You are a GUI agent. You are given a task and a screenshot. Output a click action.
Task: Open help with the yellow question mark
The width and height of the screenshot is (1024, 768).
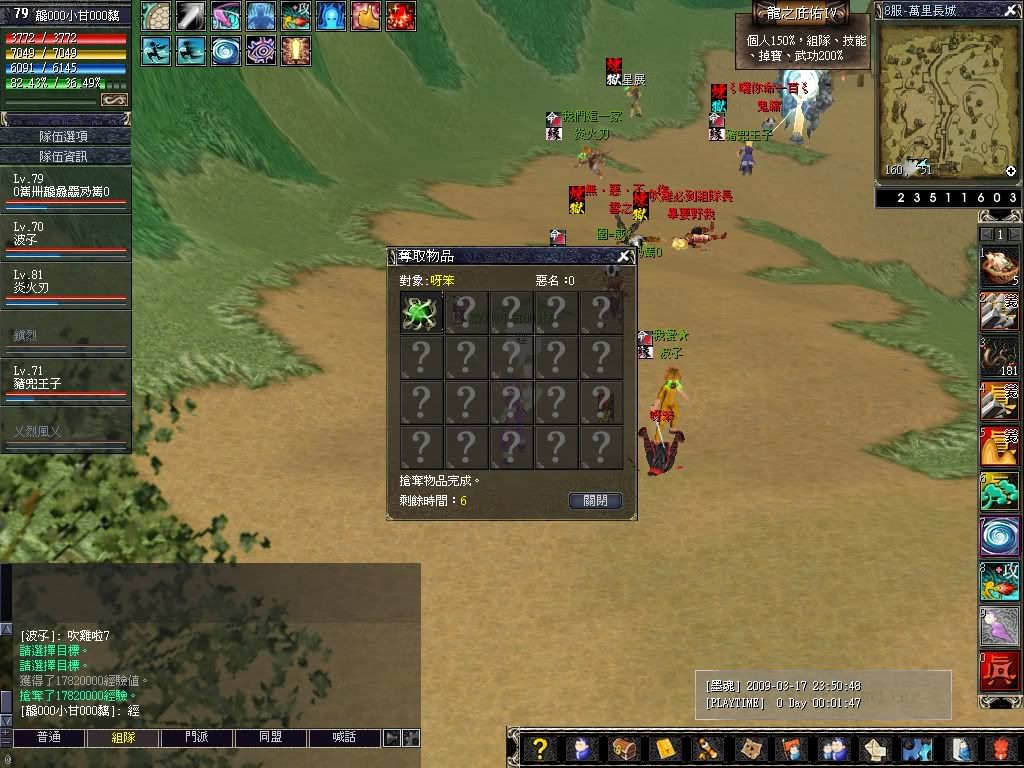(540, 749)
